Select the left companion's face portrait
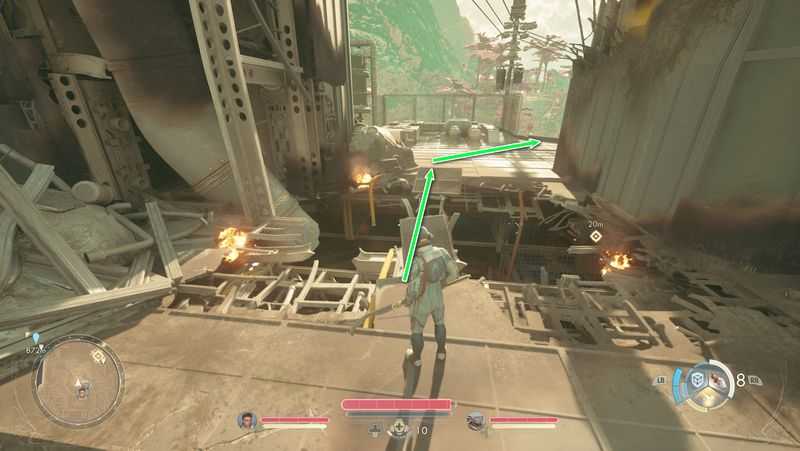 point(247,420)
